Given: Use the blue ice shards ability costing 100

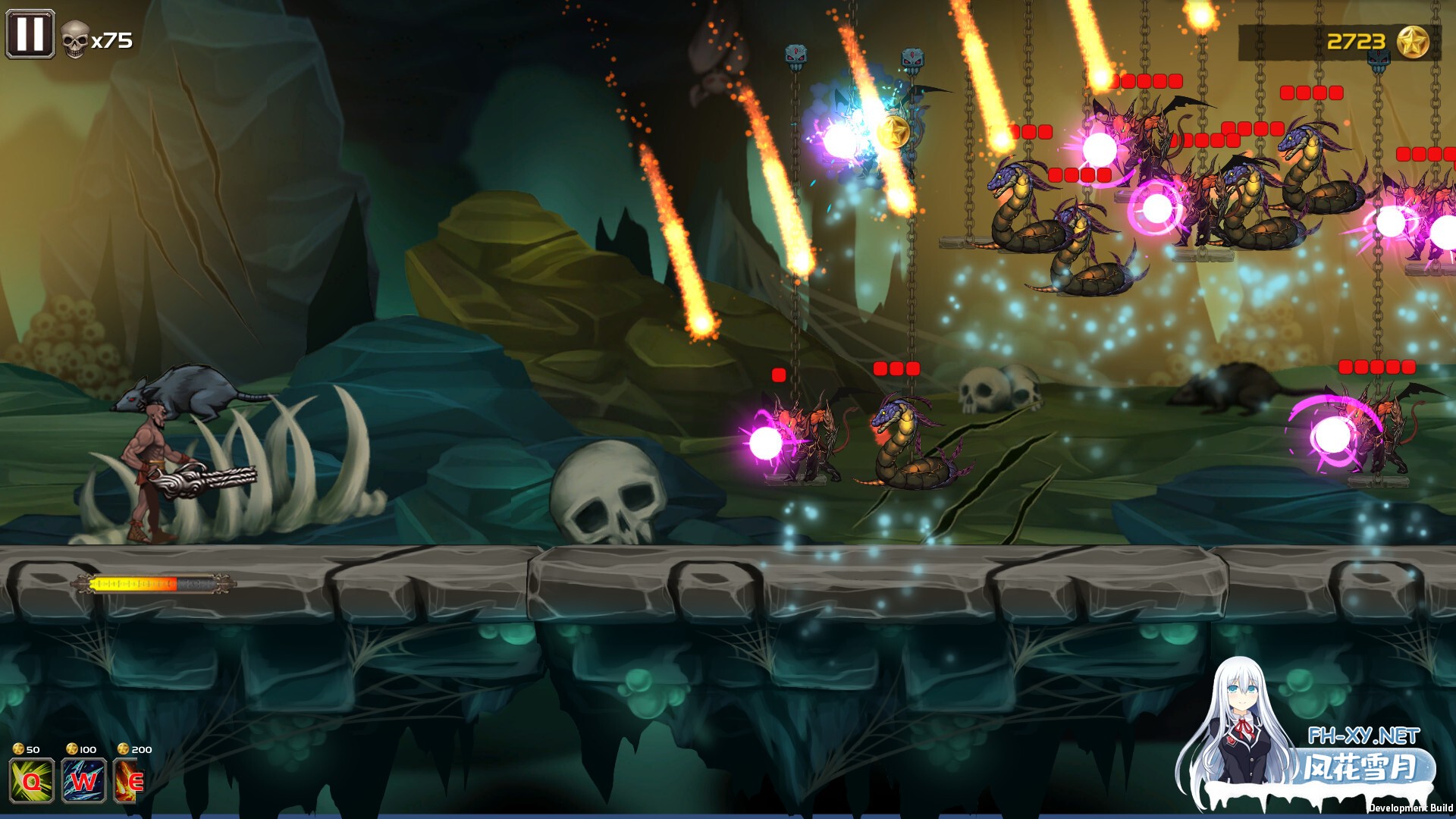Looking at the screenshot, I should pyautogui.click(x=83, y=780).
